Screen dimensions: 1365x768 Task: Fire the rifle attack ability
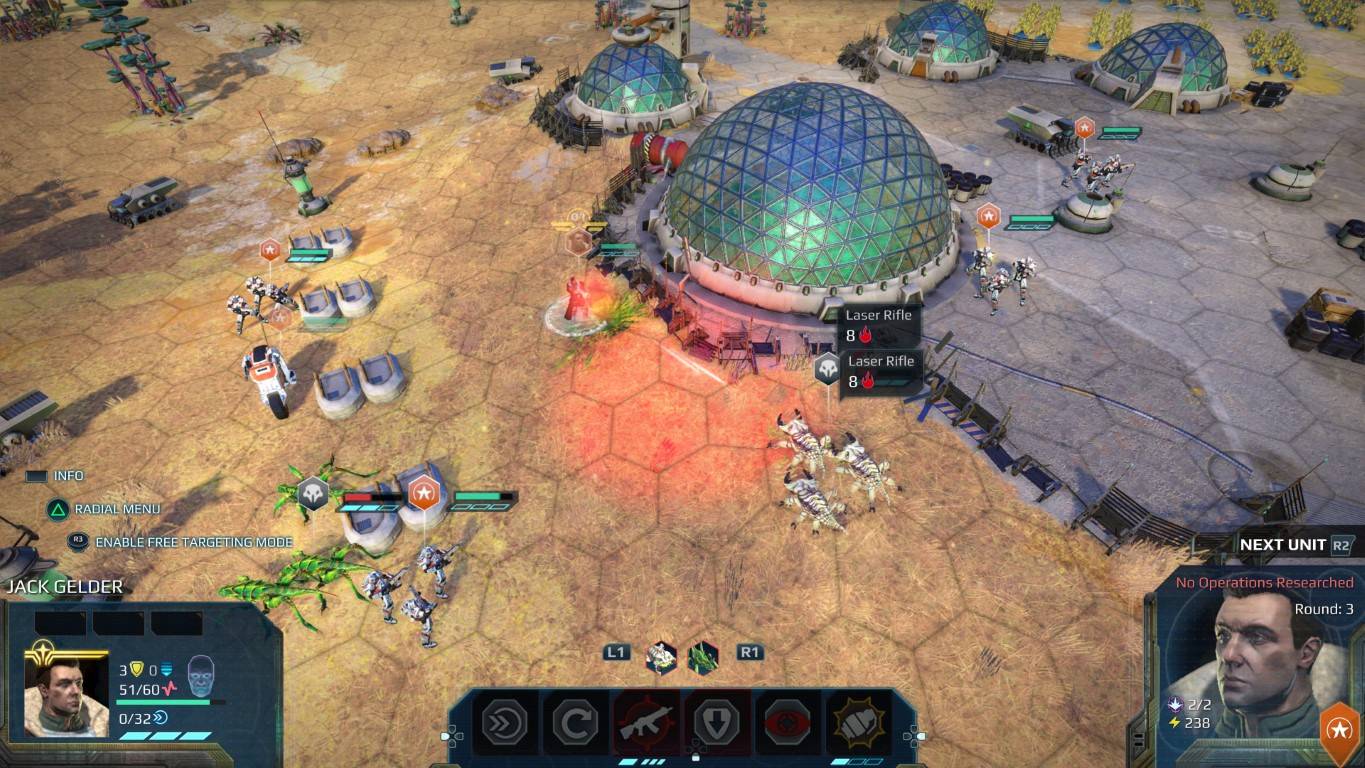(646, 722)
